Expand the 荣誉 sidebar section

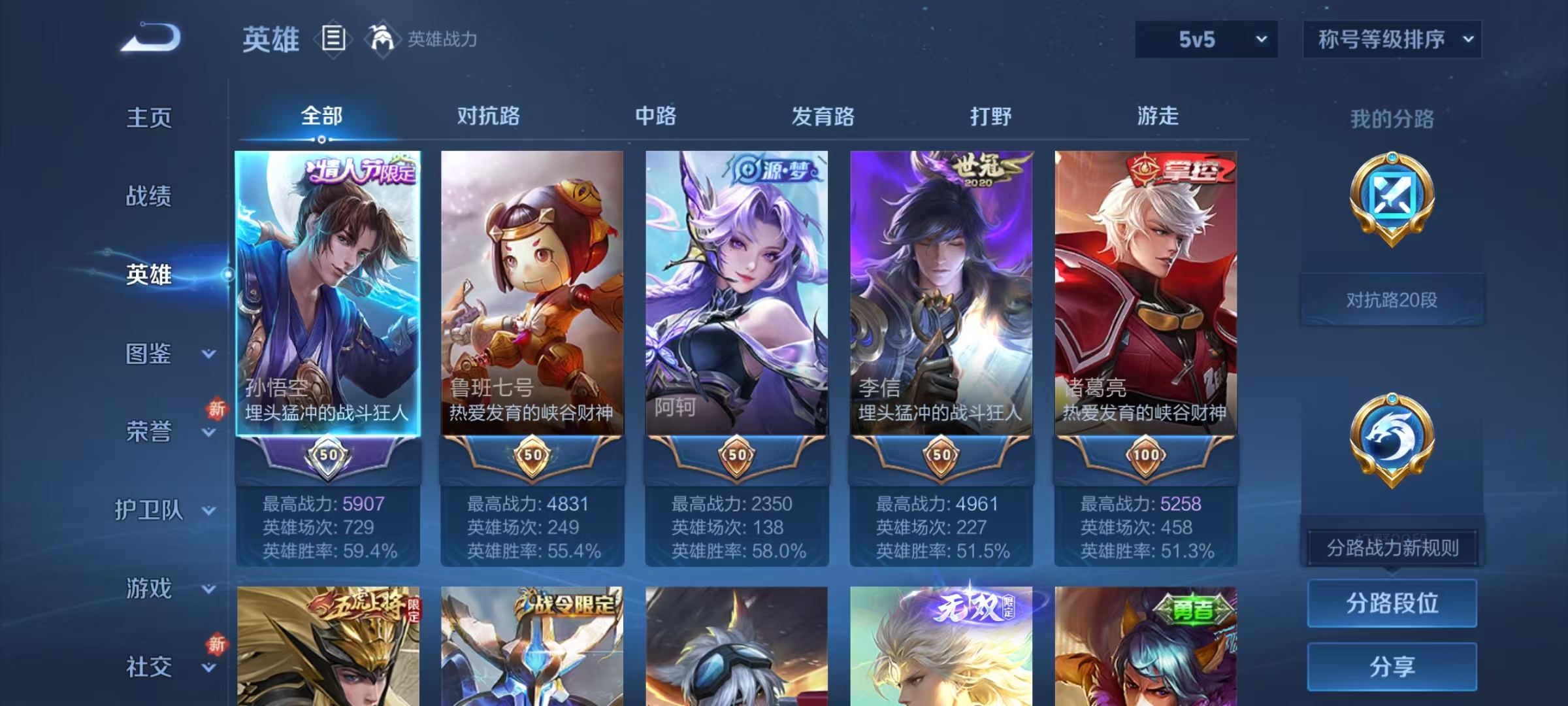[170, 431]
